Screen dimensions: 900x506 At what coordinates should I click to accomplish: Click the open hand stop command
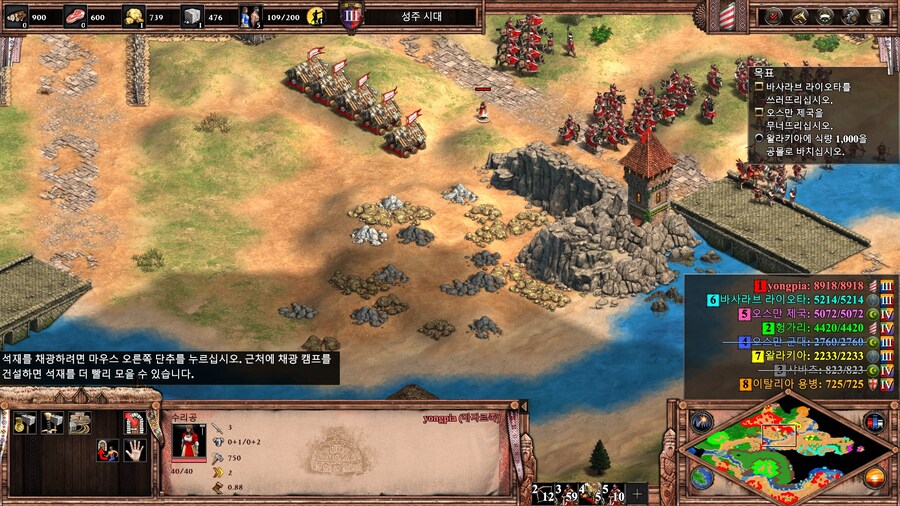(x=133, y=450)
